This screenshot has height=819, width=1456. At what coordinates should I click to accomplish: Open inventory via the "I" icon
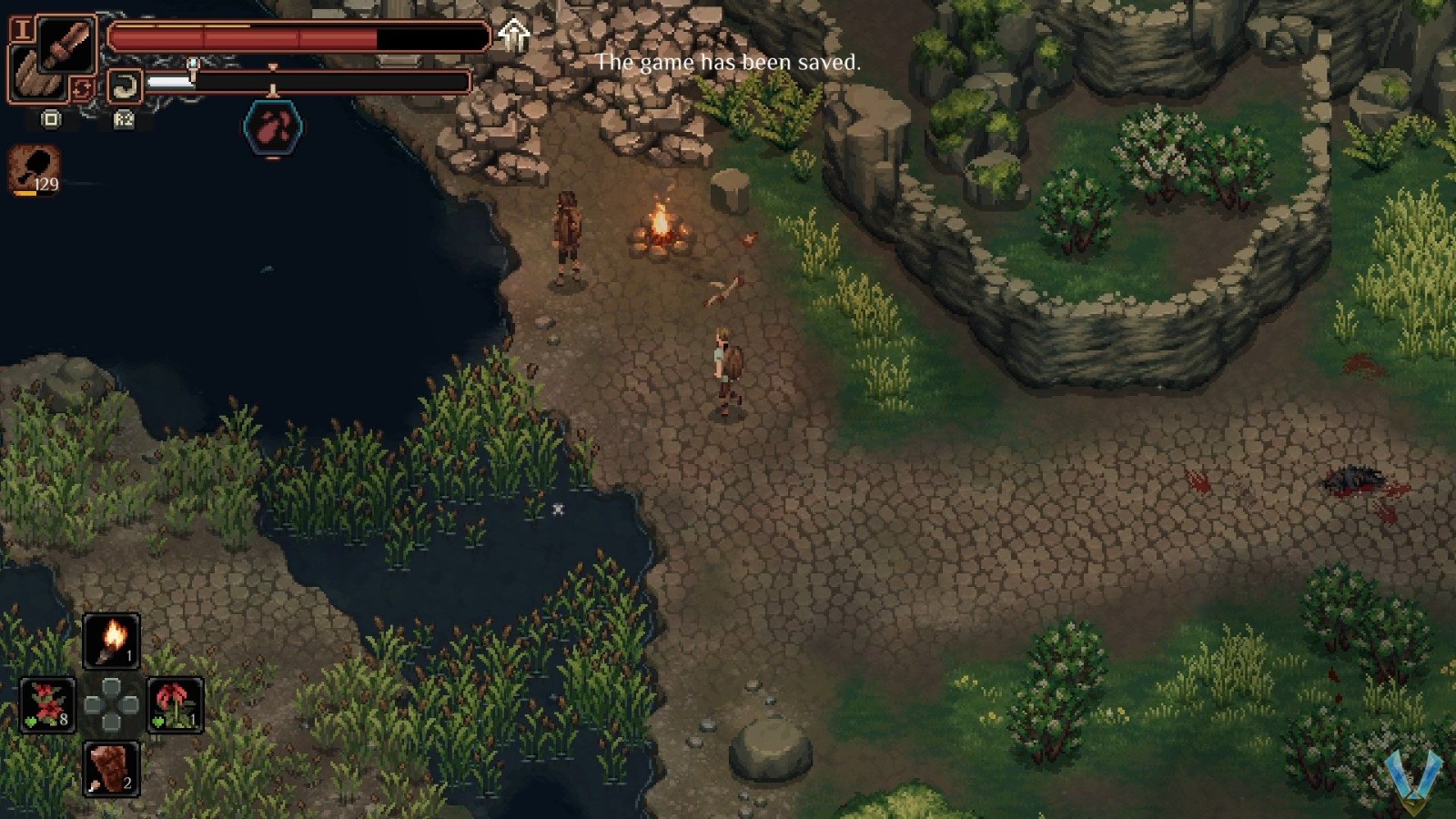click(23, 31)
